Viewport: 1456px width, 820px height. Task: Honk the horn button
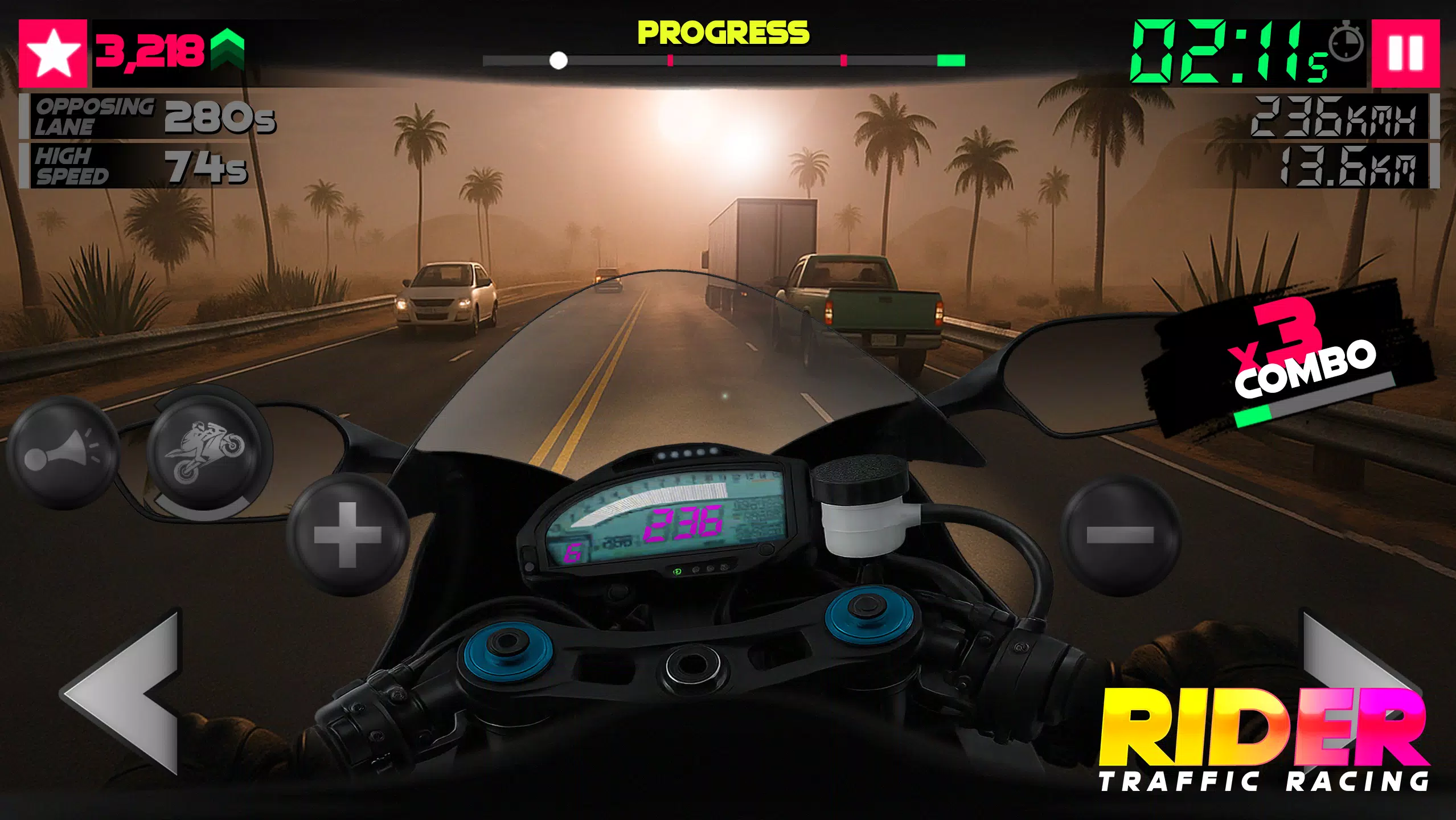pyautogui.click(x=61, y=453)
